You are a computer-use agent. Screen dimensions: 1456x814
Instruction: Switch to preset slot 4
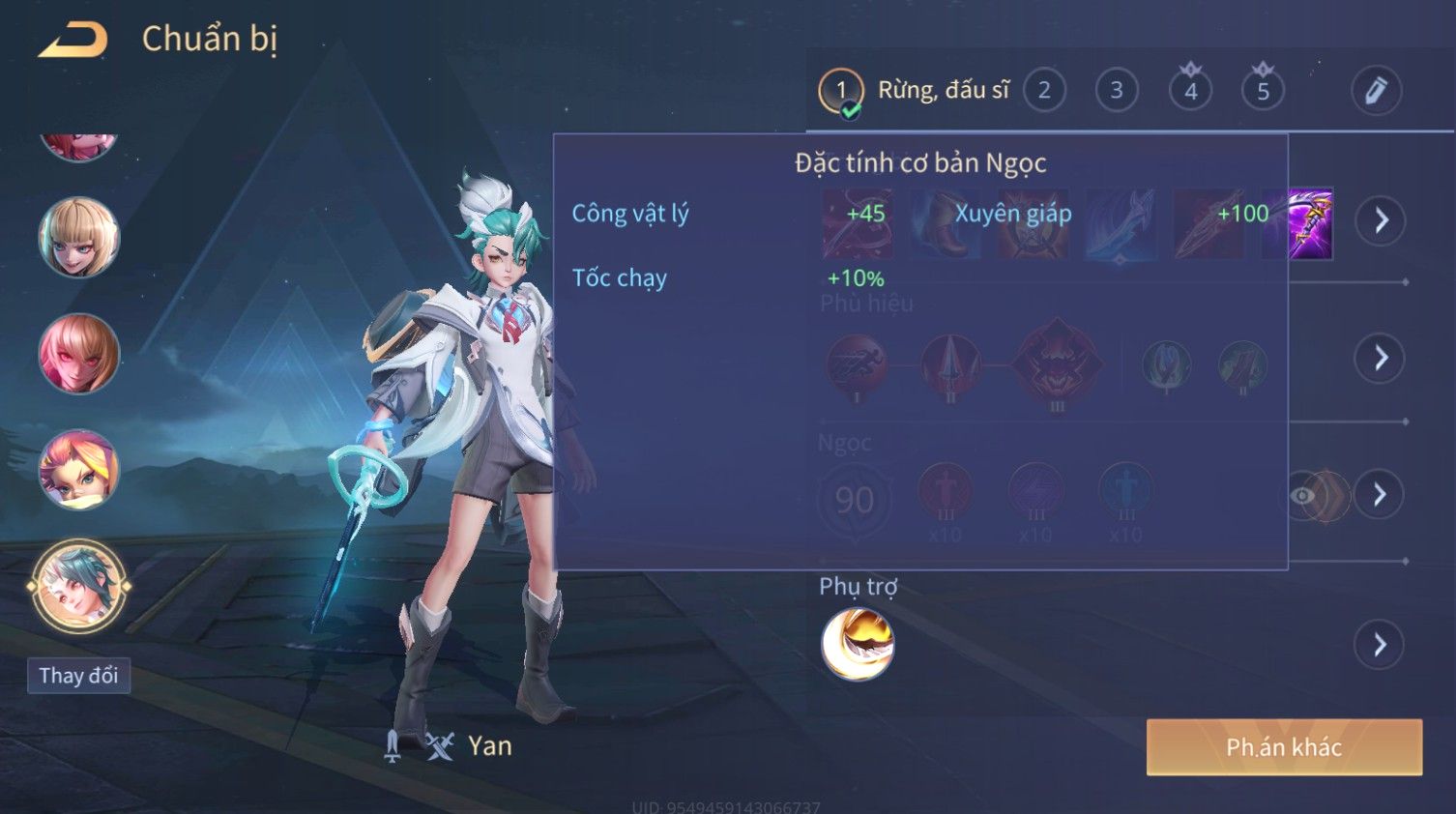pos(1190,91)
